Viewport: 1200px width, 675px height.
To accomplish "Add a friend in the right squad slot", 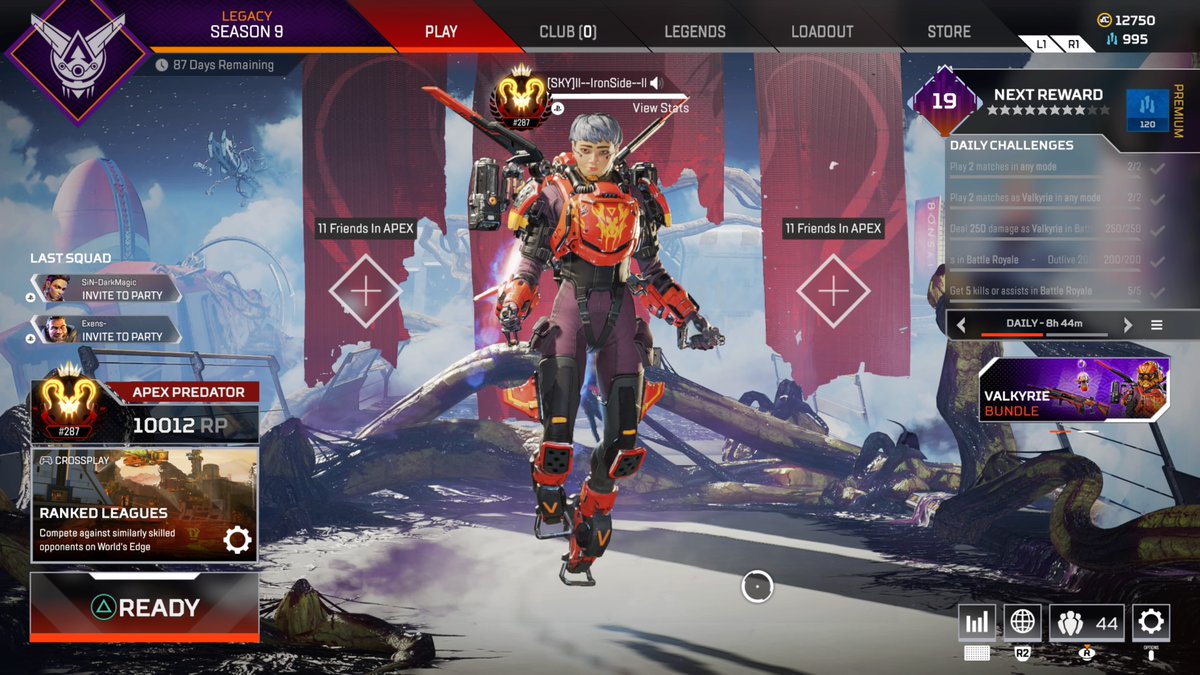I will (x=833, y=291).
